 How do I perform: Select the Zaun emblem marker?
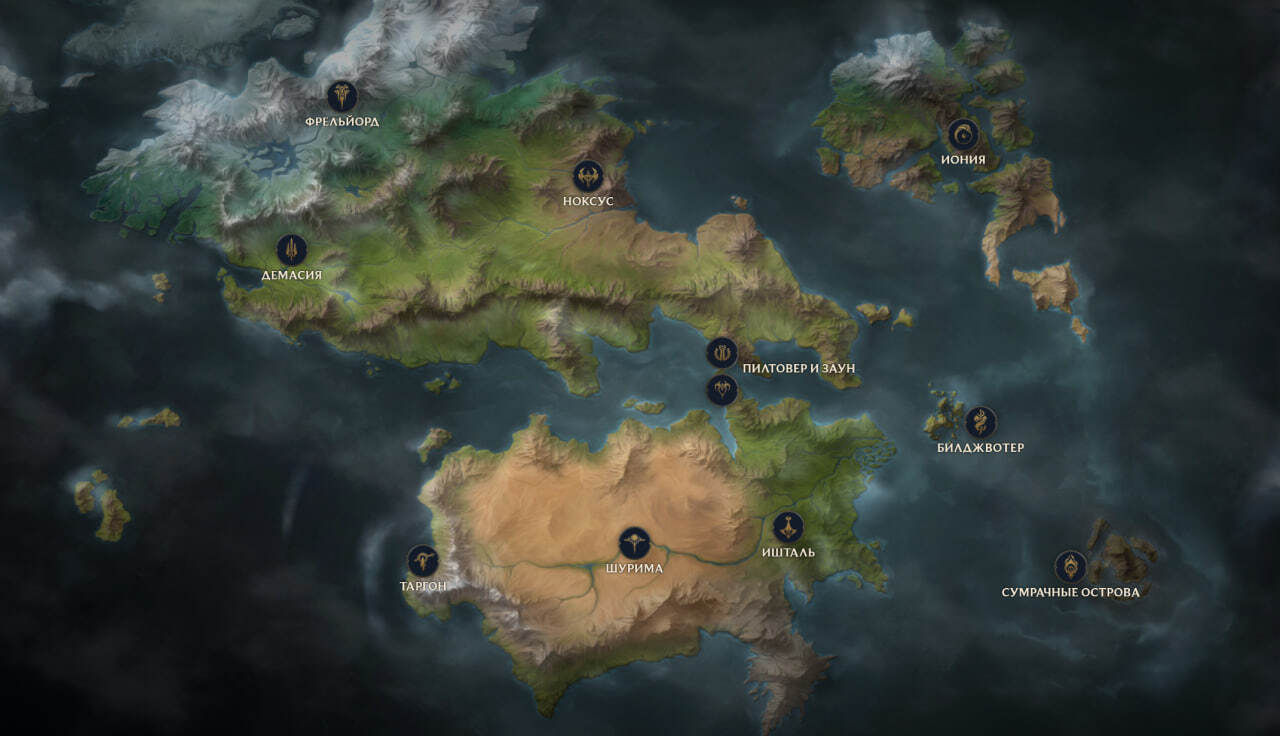point(722,389)
